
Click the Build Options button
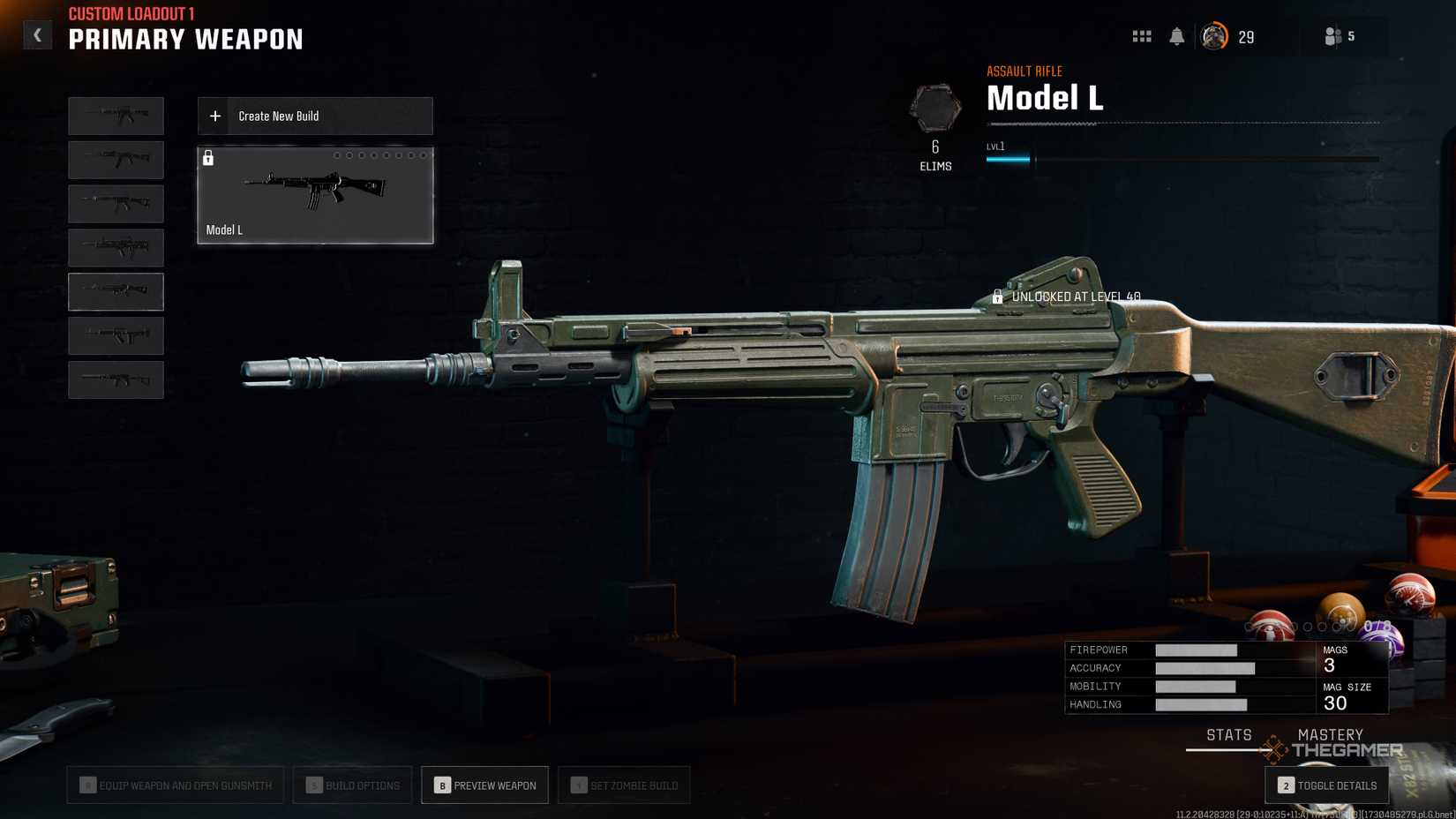pyautogui.click(x=352, y=785)
